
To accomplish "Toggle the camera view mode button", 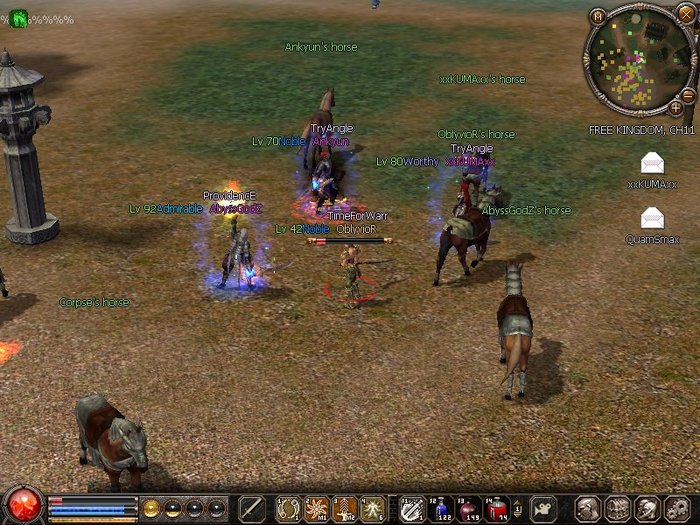I will point(542,507).
